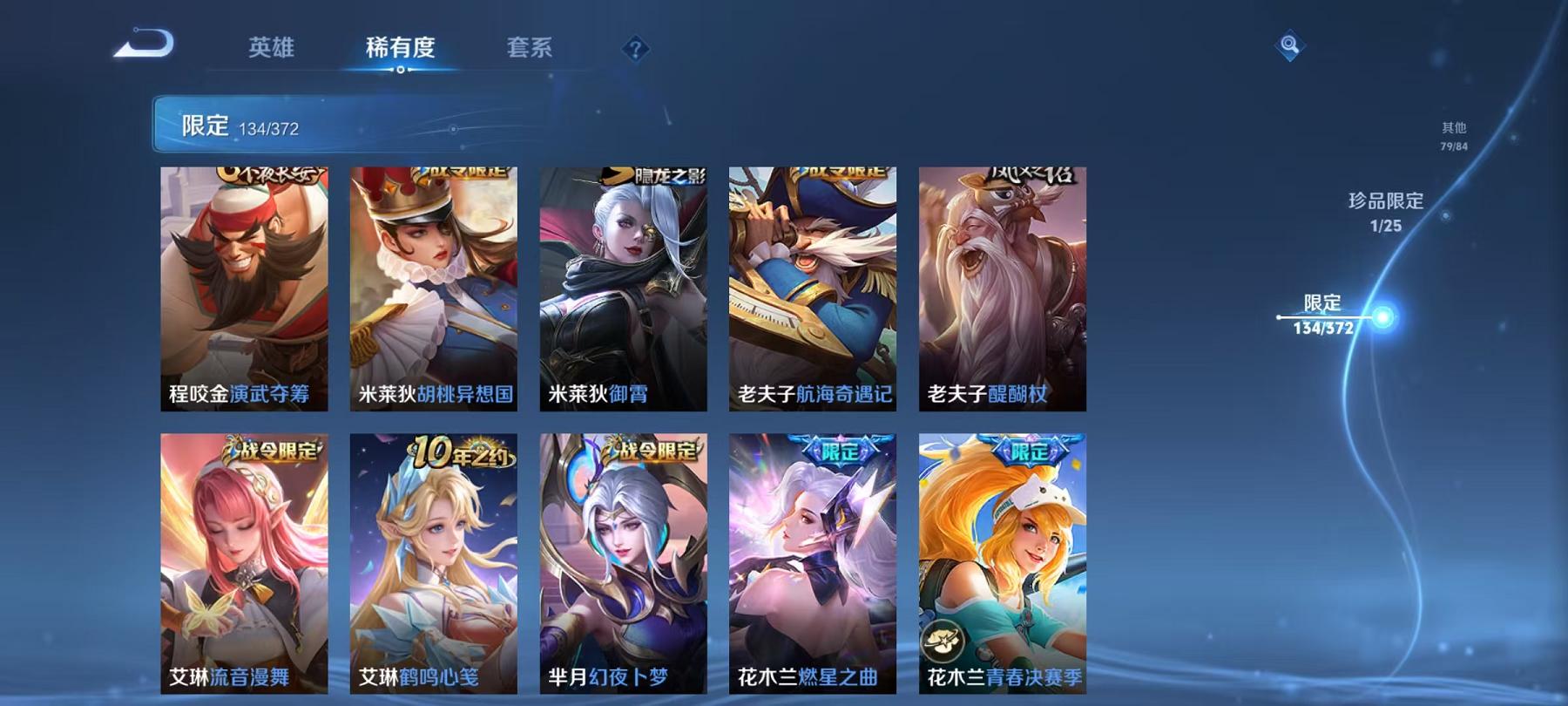The height and width of the screenshot is (706, 1568).
Task: Switch to the 英雄 tab
Action: tap(272, 50)
